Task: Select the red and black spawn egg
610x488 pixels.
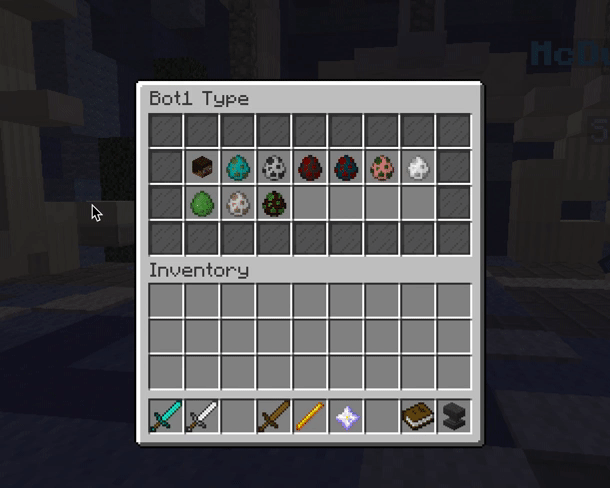Action: pos(310,167)
